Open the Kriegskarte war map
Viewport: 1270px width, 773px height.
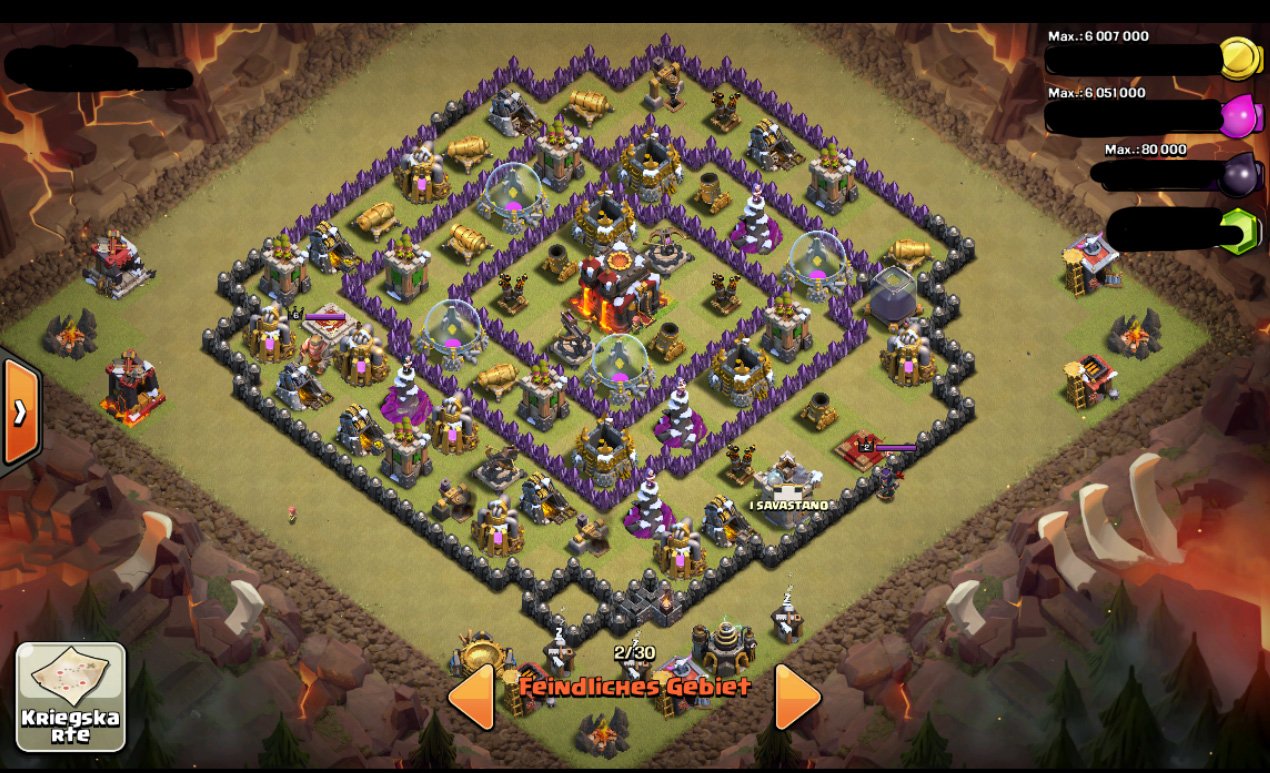point(71,696)
